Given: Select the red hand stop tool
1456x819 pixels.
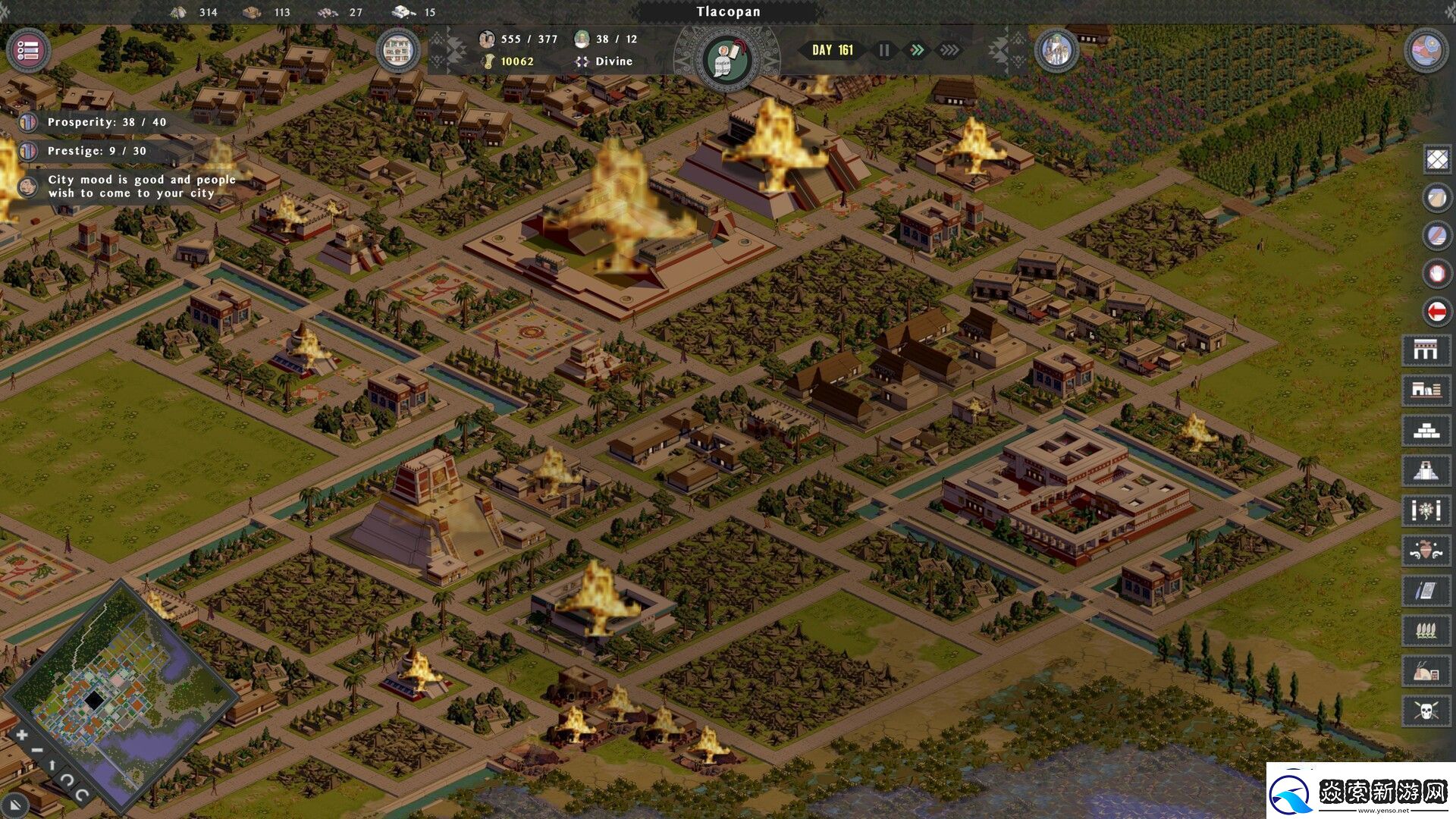Looking at the screenshot, I should pos(1437,273).
